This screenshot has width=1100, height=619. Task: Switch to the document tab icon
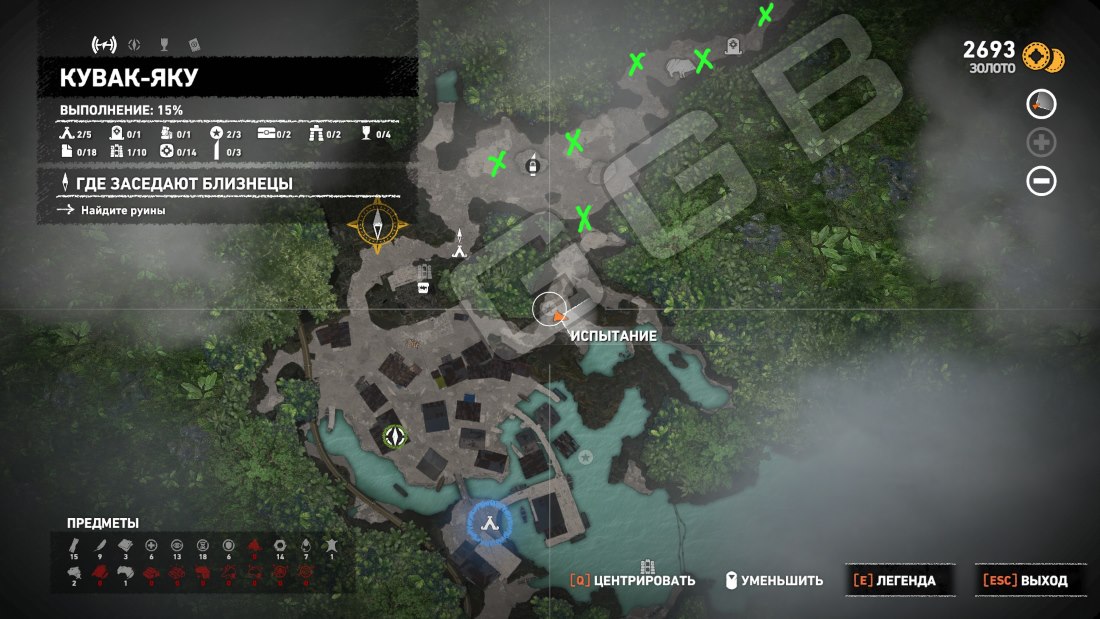click(x=193, y=44)
